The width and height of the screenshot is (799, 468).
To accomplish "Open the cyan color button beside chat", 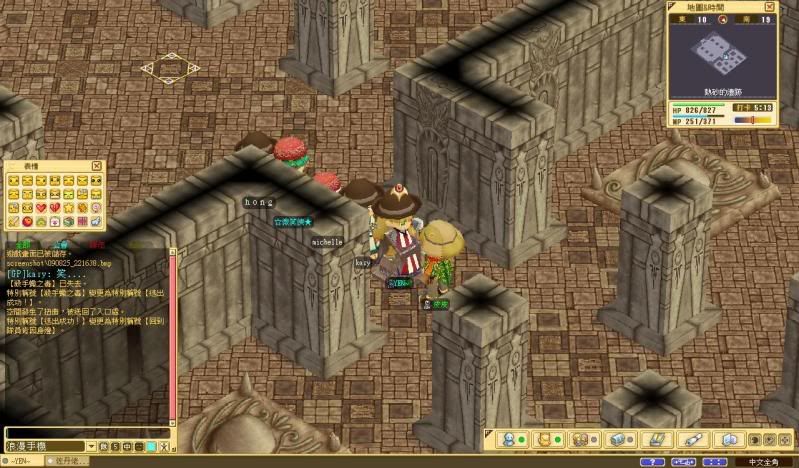I will click(x=151, y=446).
